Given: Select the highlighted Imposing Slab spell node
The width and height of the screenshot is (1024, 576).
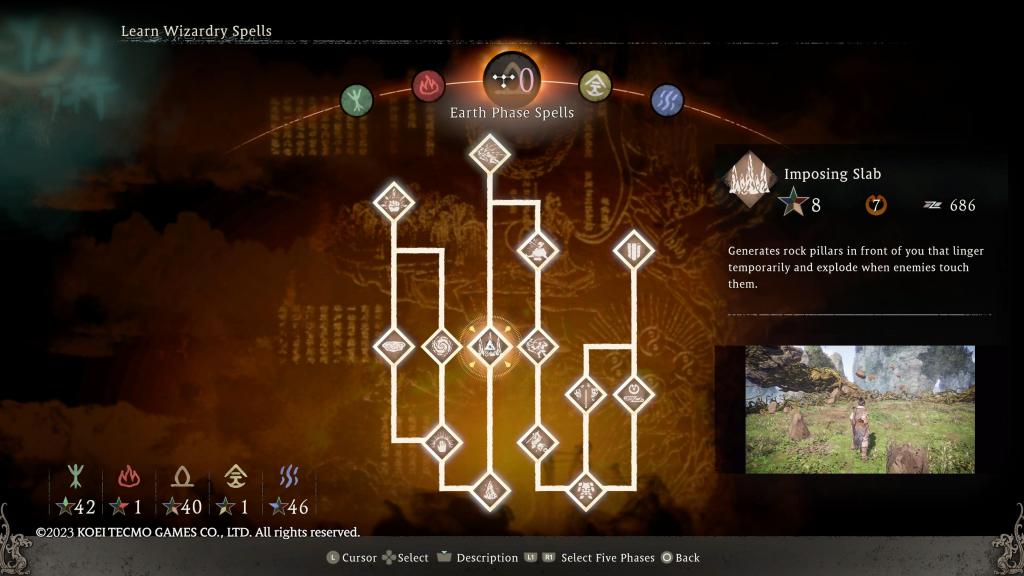Looking at the screenshot, I should point(489,346).
